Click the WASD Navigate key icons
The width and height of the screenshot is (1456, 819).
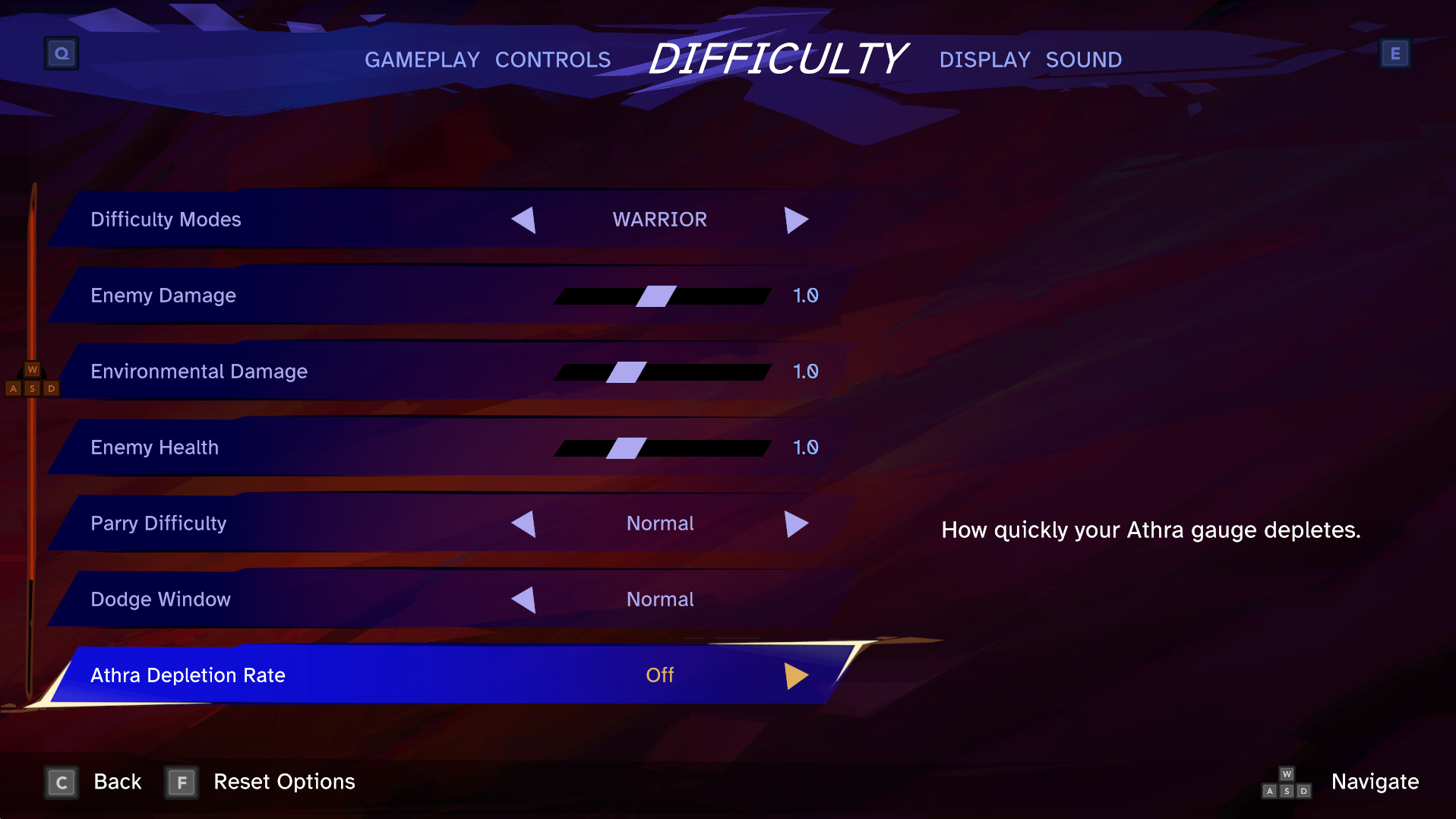(1286, 783)
